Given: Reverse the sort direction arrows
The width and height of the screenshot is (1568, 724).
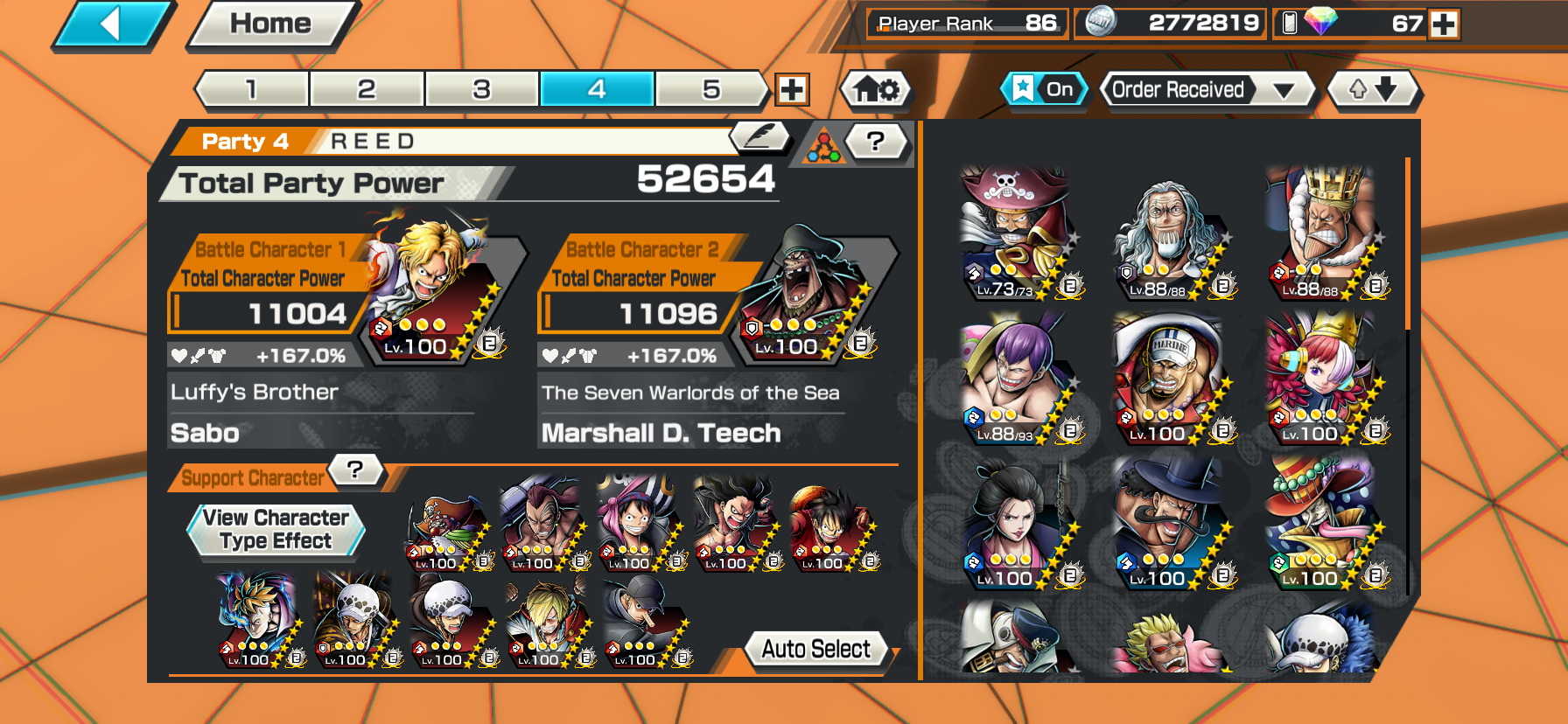Looking at the screenshot, I should coord(1373,89).
